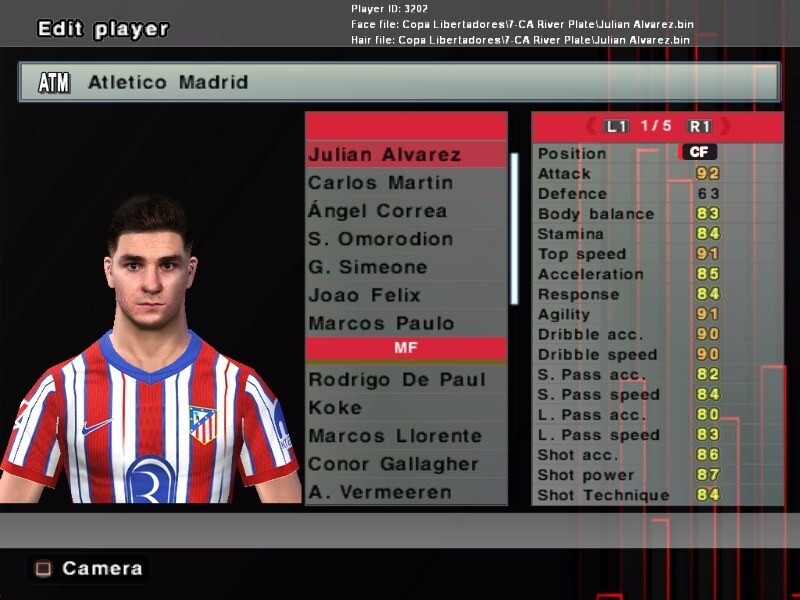Image resolution: width=800 pixels, height=600 pixels.
Task: Pick A. Vermeeren from the roster
Action: [379, 492]
